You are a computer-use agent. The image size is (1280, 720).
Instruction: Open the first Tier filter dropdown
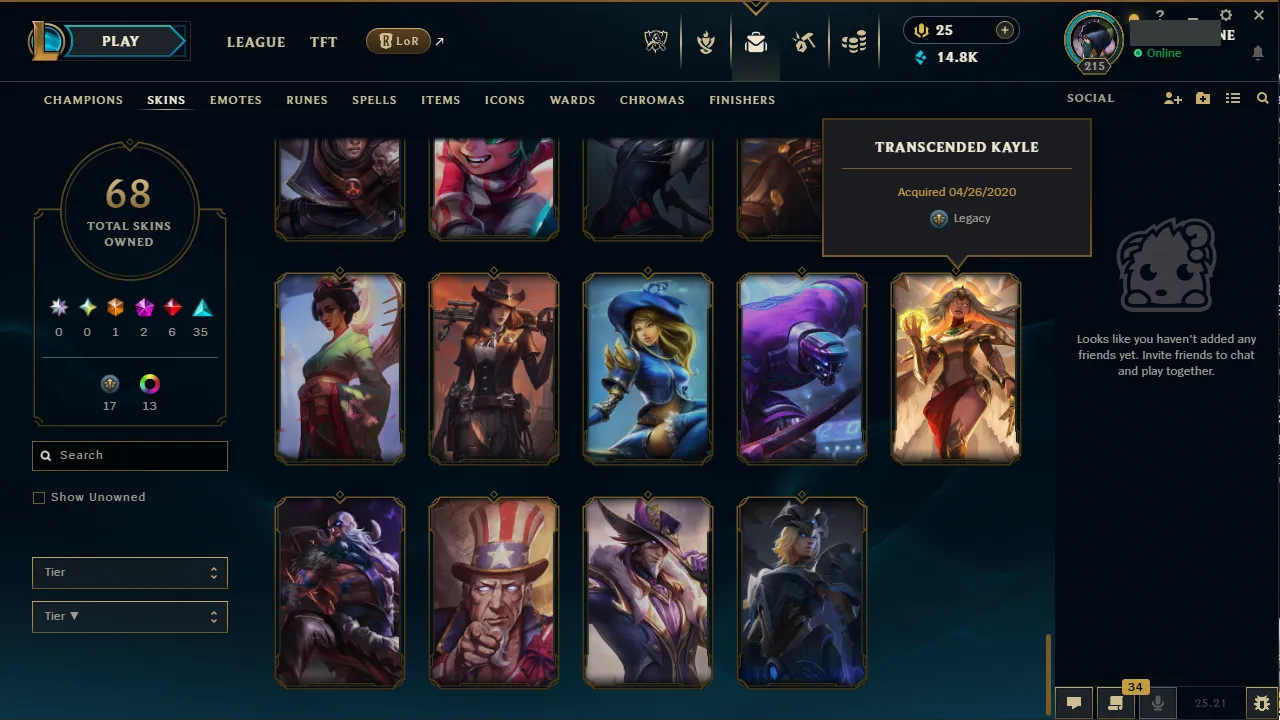click(129, 572)
